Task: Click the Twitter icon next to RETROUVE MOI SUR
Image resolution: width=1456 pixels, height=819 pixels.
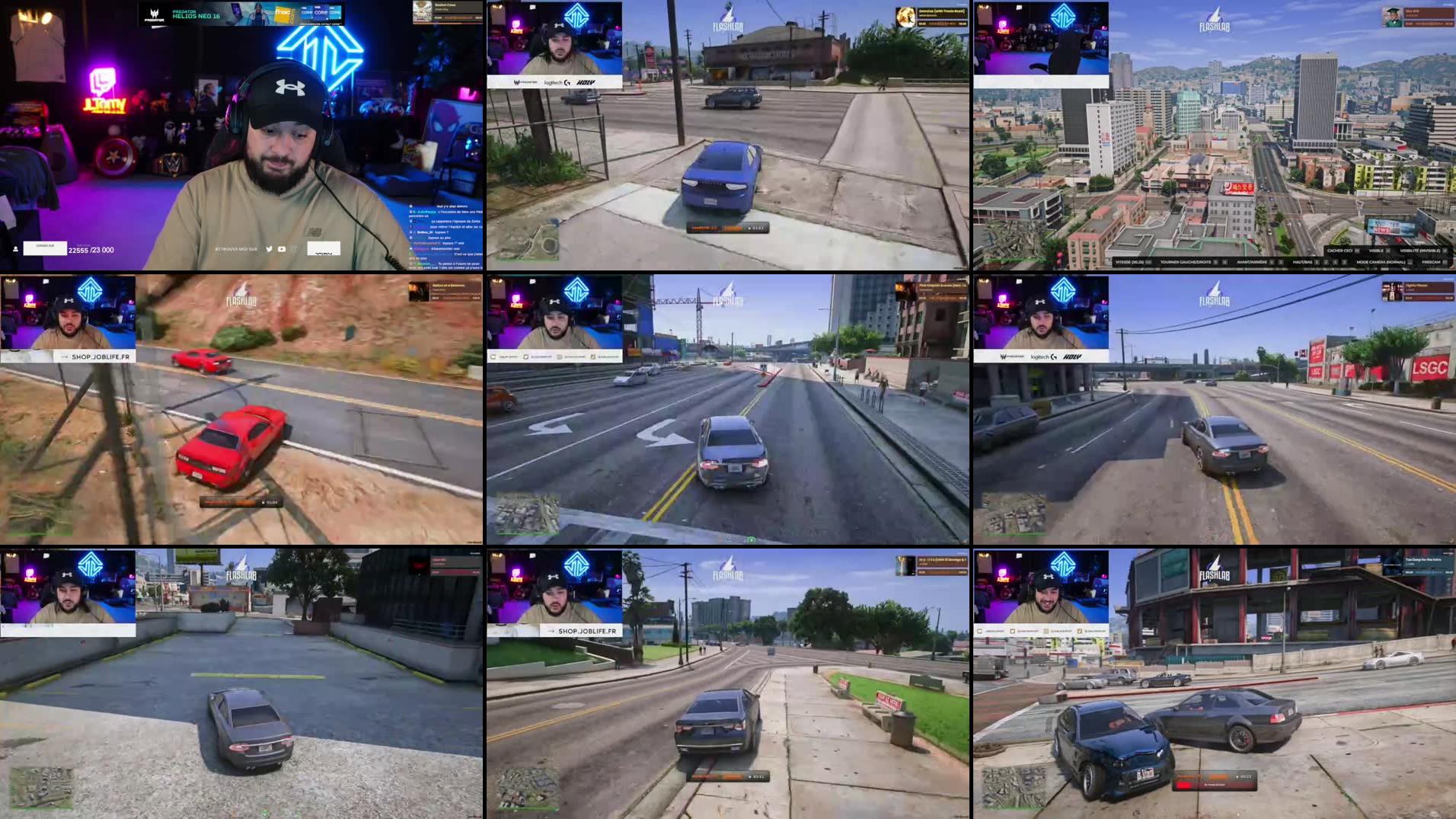Action: [269, 250]
